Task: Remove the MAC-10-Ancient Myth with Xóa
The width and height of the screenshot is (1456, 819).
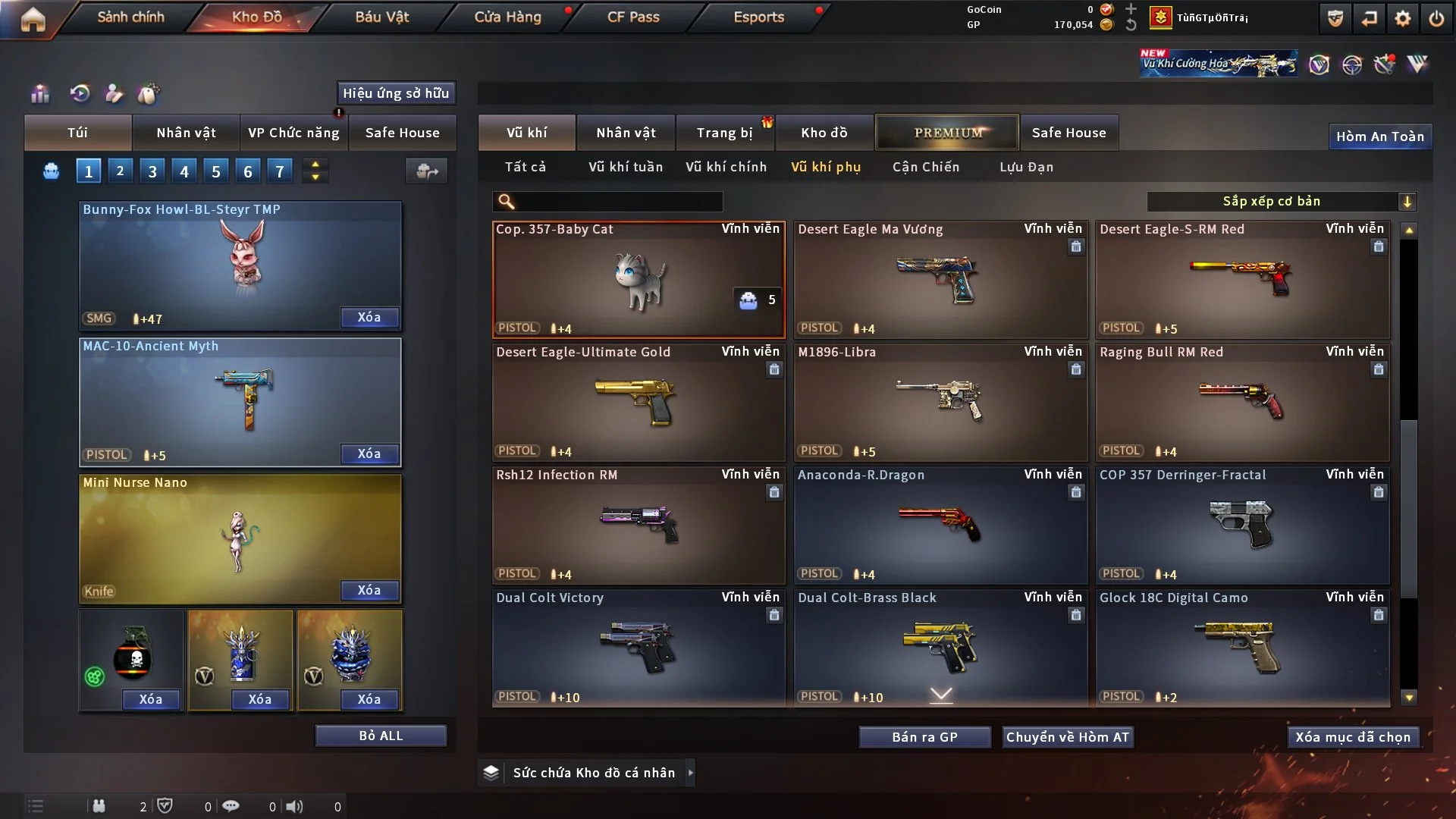Action: coord(369,453)
